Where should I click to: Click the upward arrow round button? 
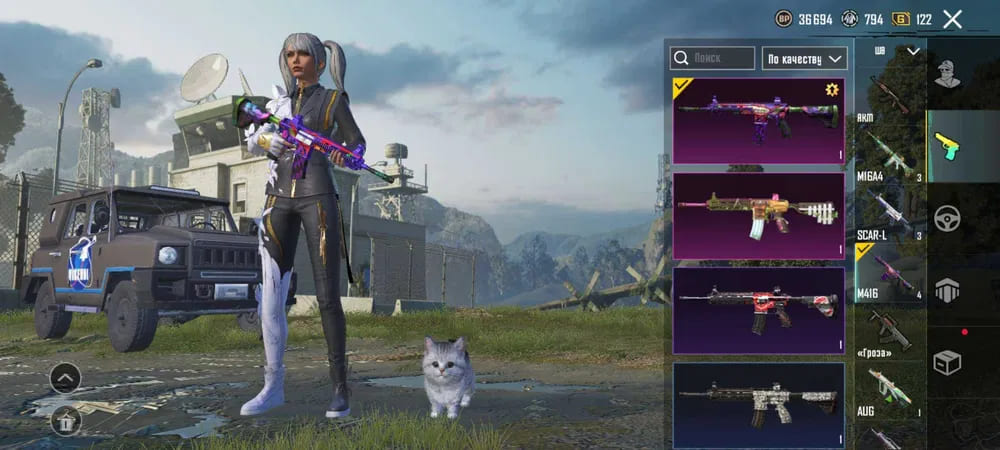(65, 378)
